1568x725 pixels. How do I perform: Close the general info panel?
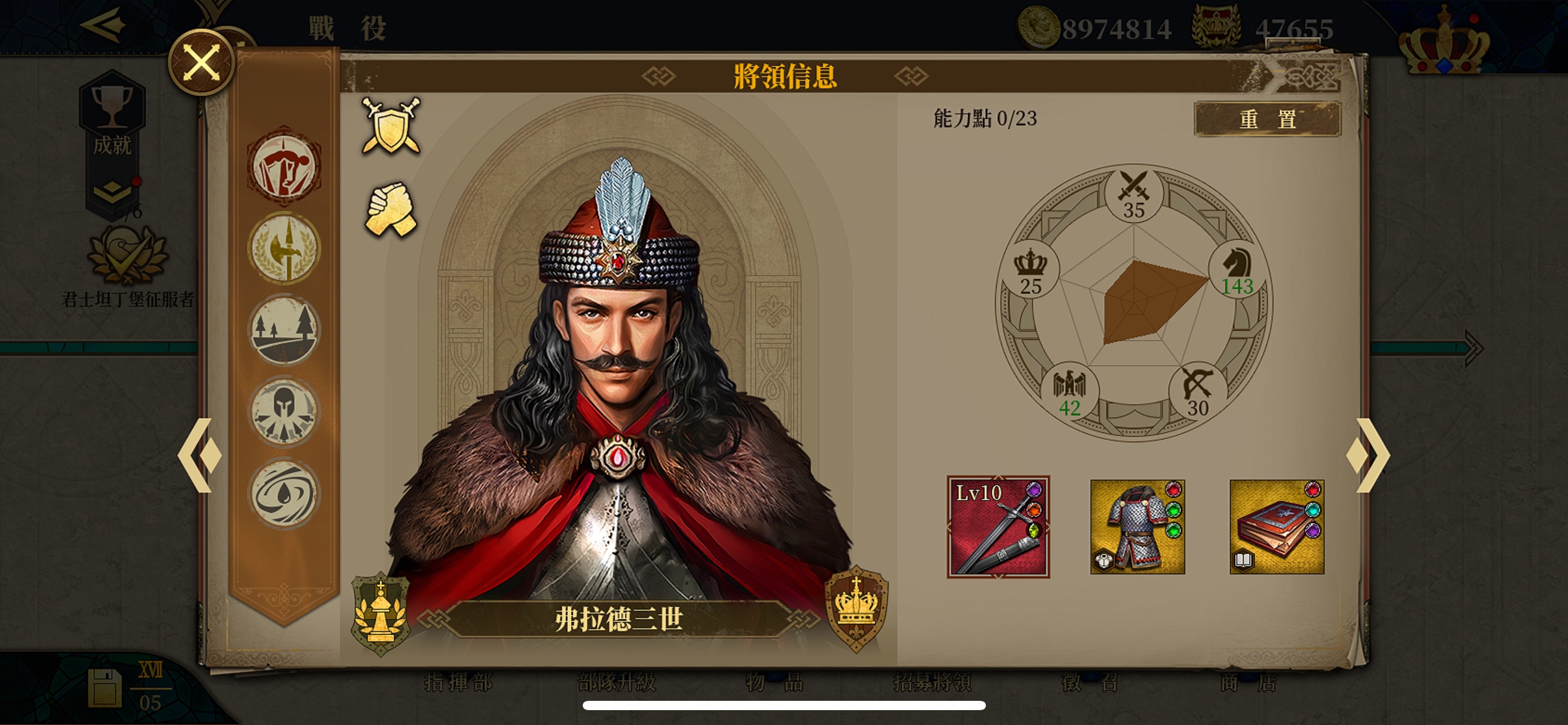(x=201, y=63)
